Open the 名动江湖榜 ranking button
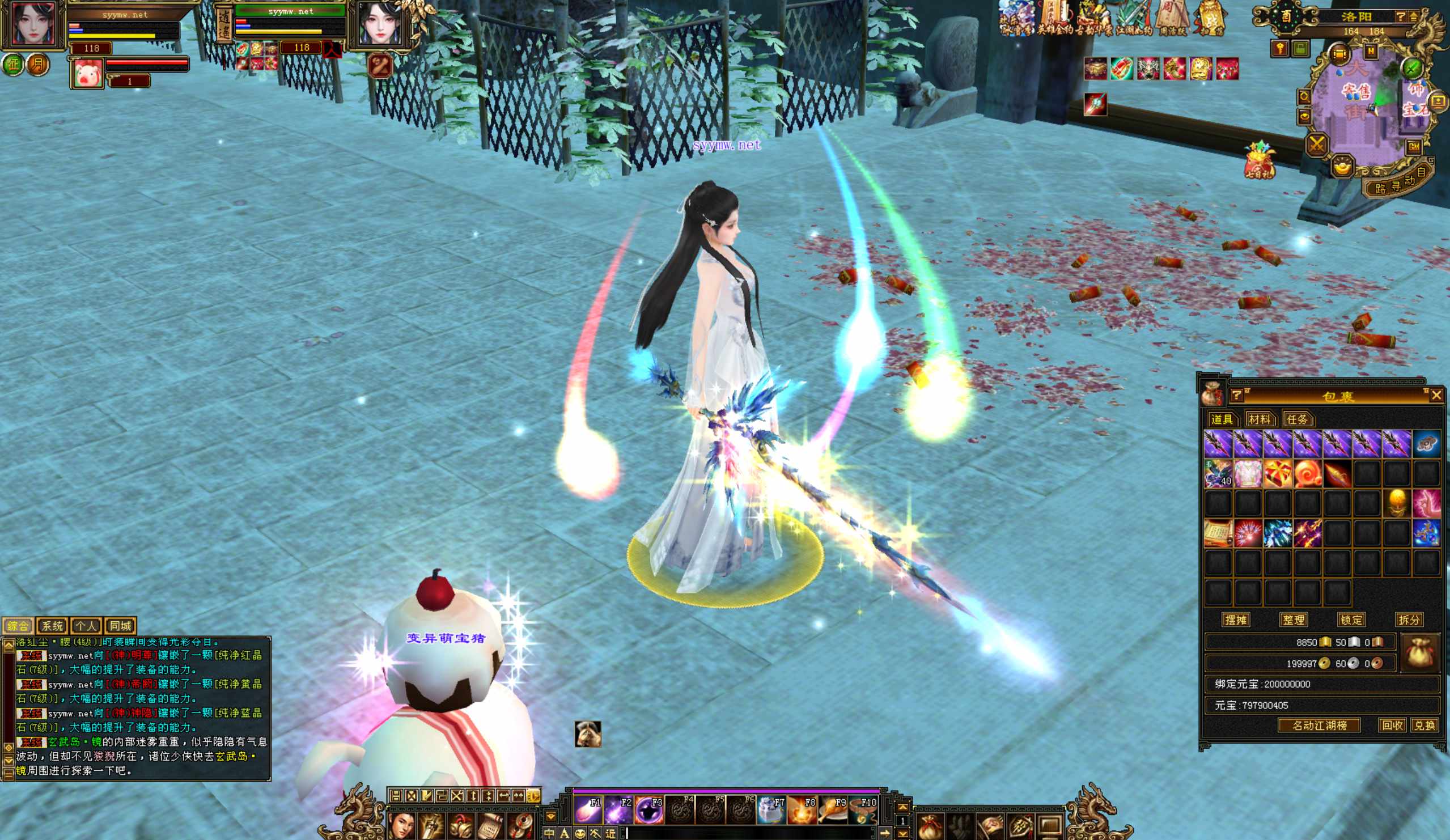This screenshot has width=1450, height=840. 1319,725
